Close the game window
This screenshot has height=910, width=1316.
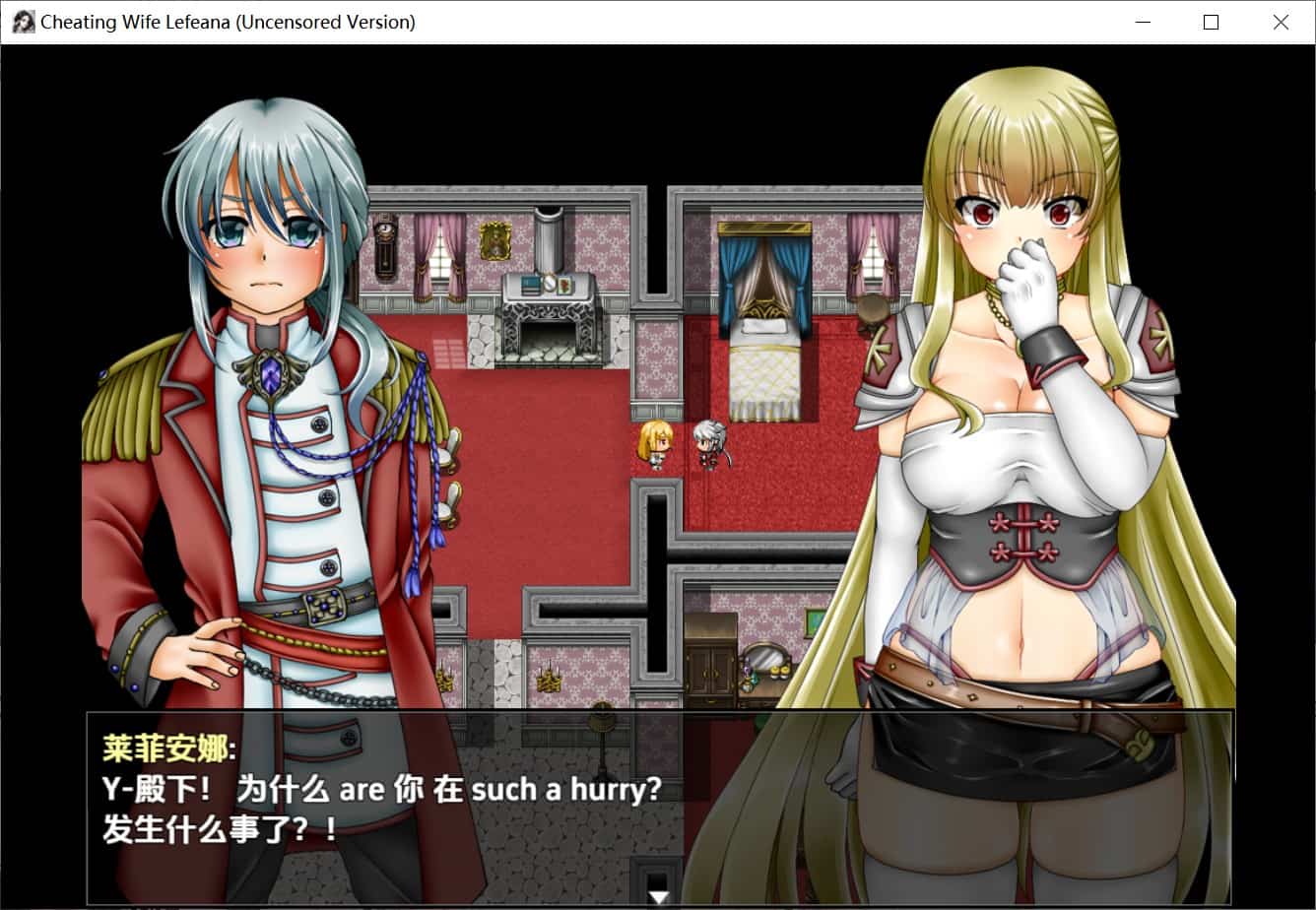1281,22
